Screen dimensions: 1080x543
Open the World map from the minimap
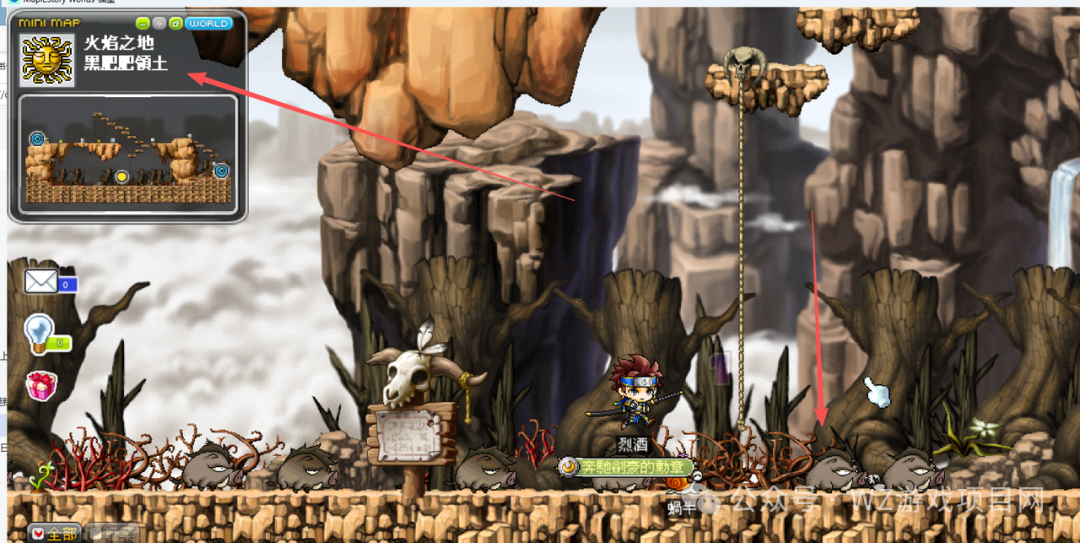point(209,22)
